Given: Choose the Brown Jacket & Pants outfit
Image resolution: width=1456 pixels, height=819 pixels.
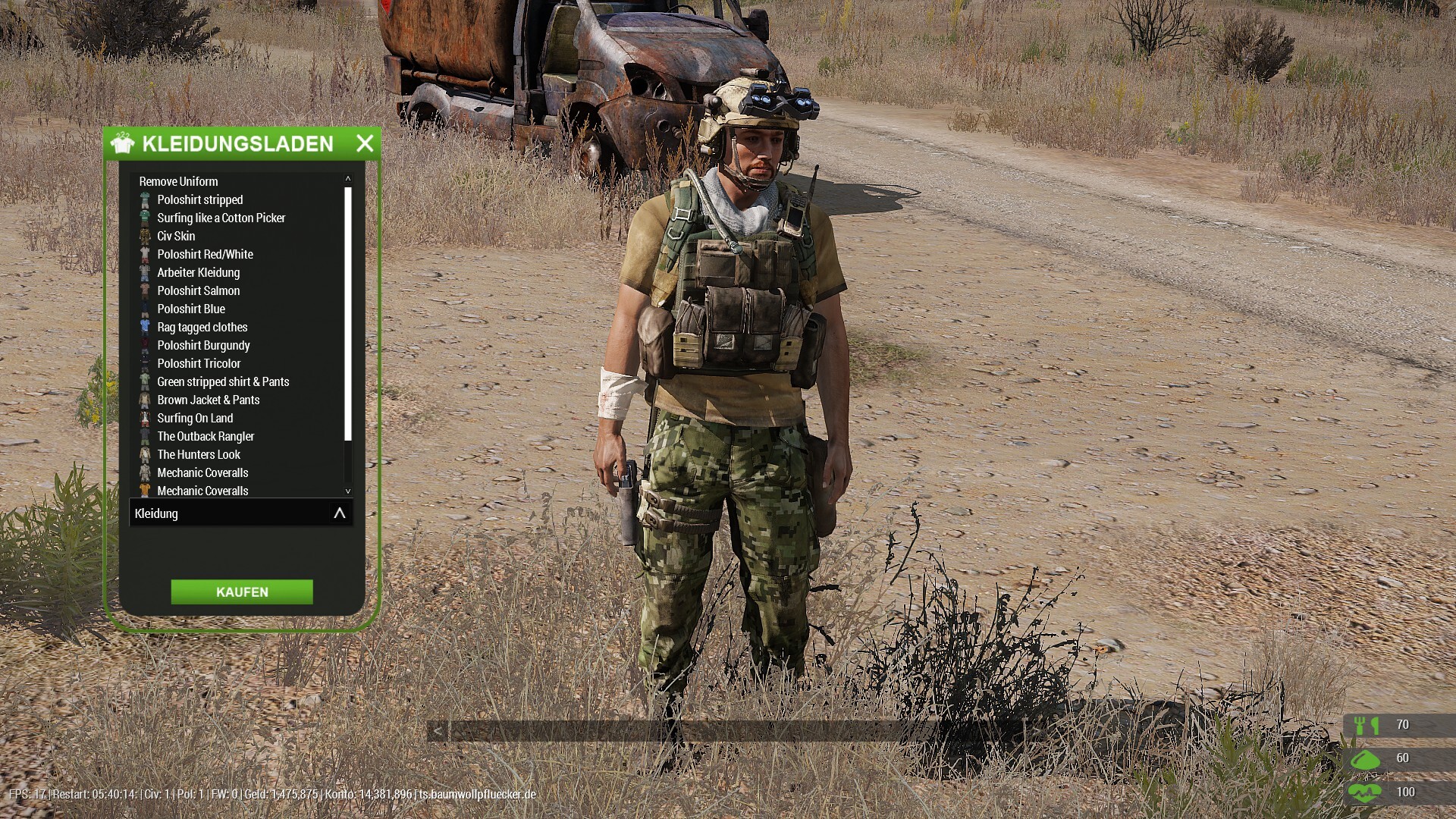Looking at the screenshot, I should click(x=208, y=400).
